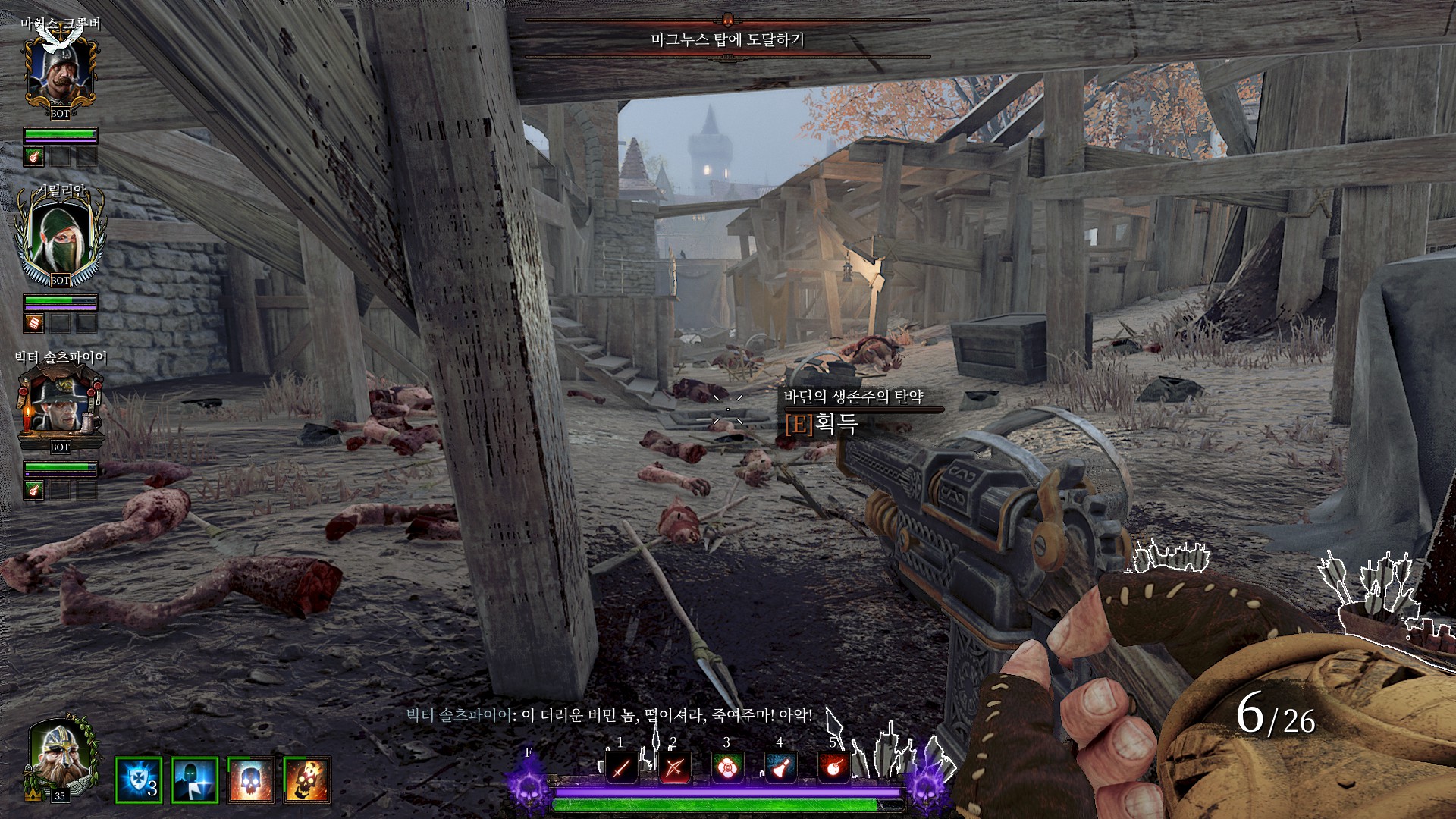Activate the purple skull career skill
Screen dimensions: 1456x819
pos(529,783)
